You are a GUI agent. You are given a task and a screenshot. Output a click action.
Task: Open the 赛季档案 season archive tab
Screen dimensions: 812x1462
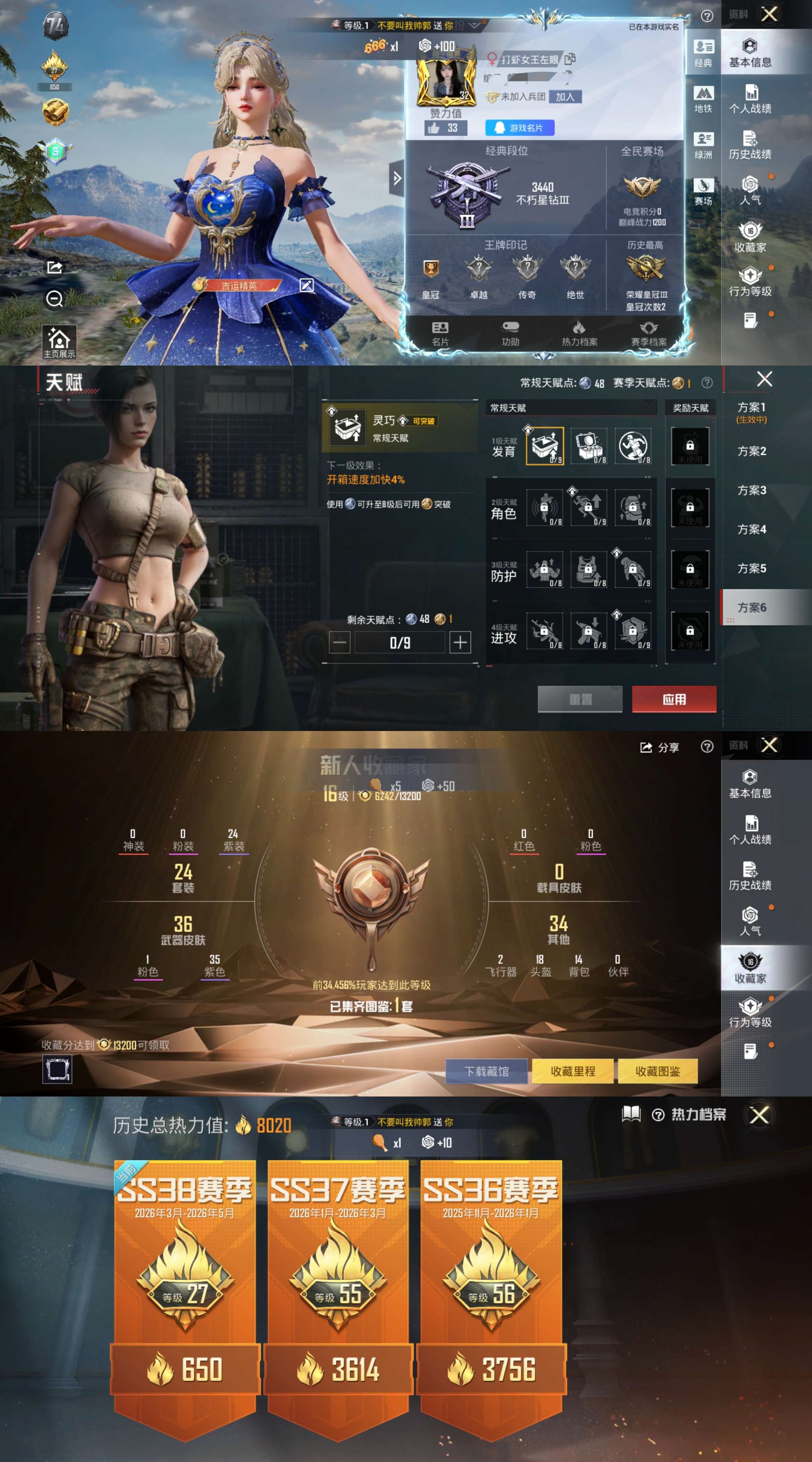point(648,334)
